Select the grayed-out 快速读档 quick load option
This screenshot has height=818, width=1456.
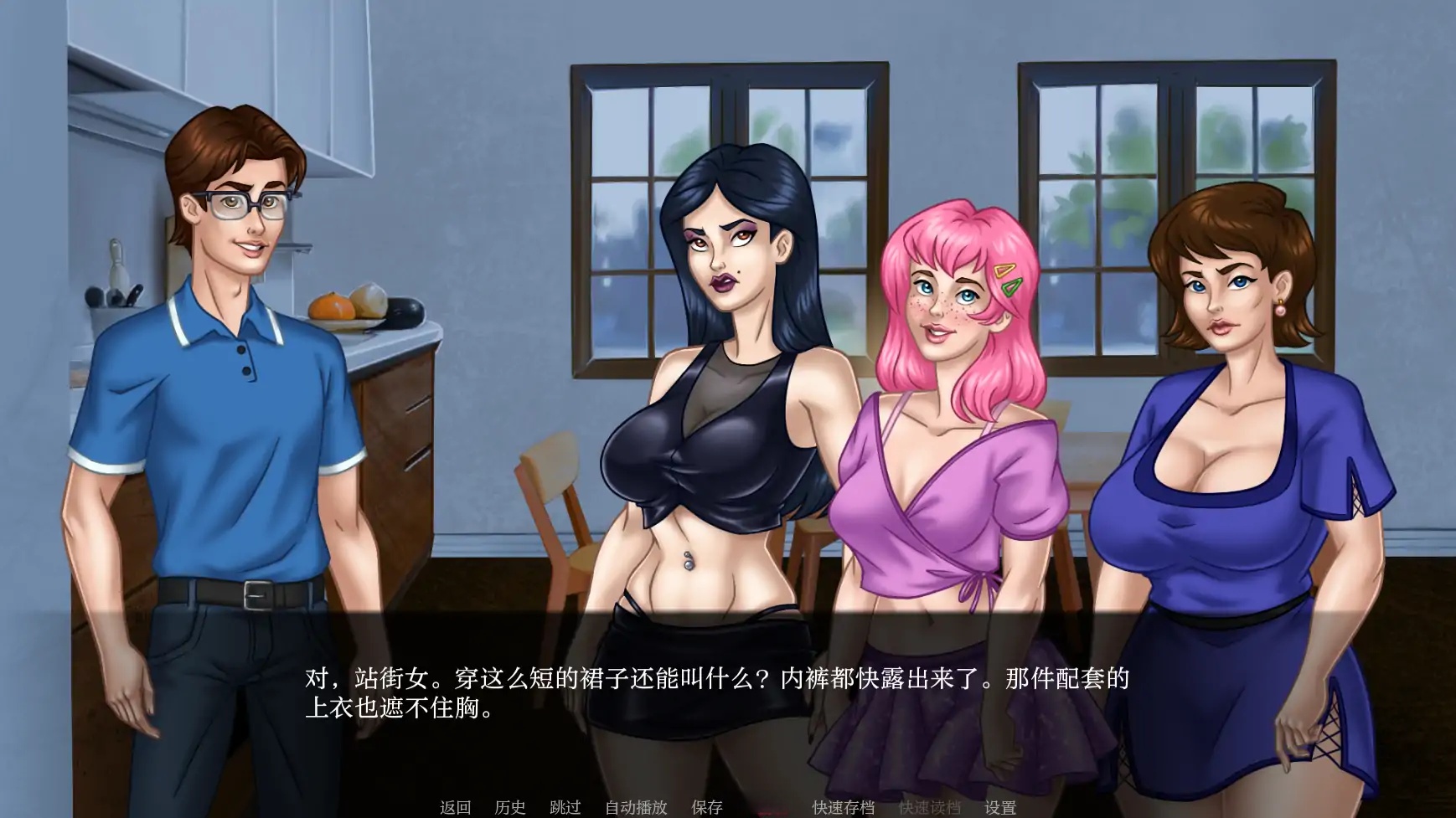point(930,806)
